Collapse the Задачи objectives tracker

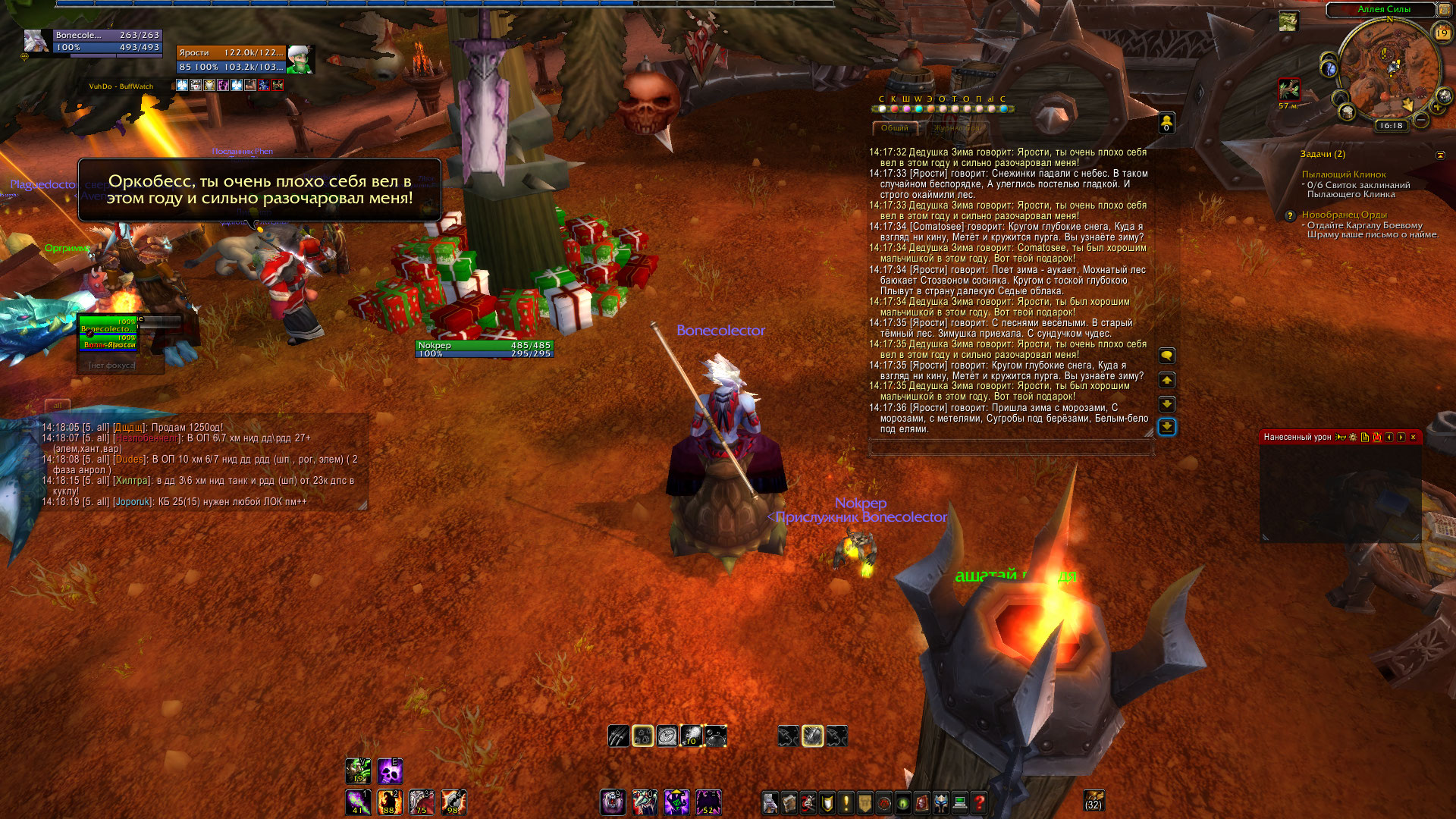click(1440, 155)
